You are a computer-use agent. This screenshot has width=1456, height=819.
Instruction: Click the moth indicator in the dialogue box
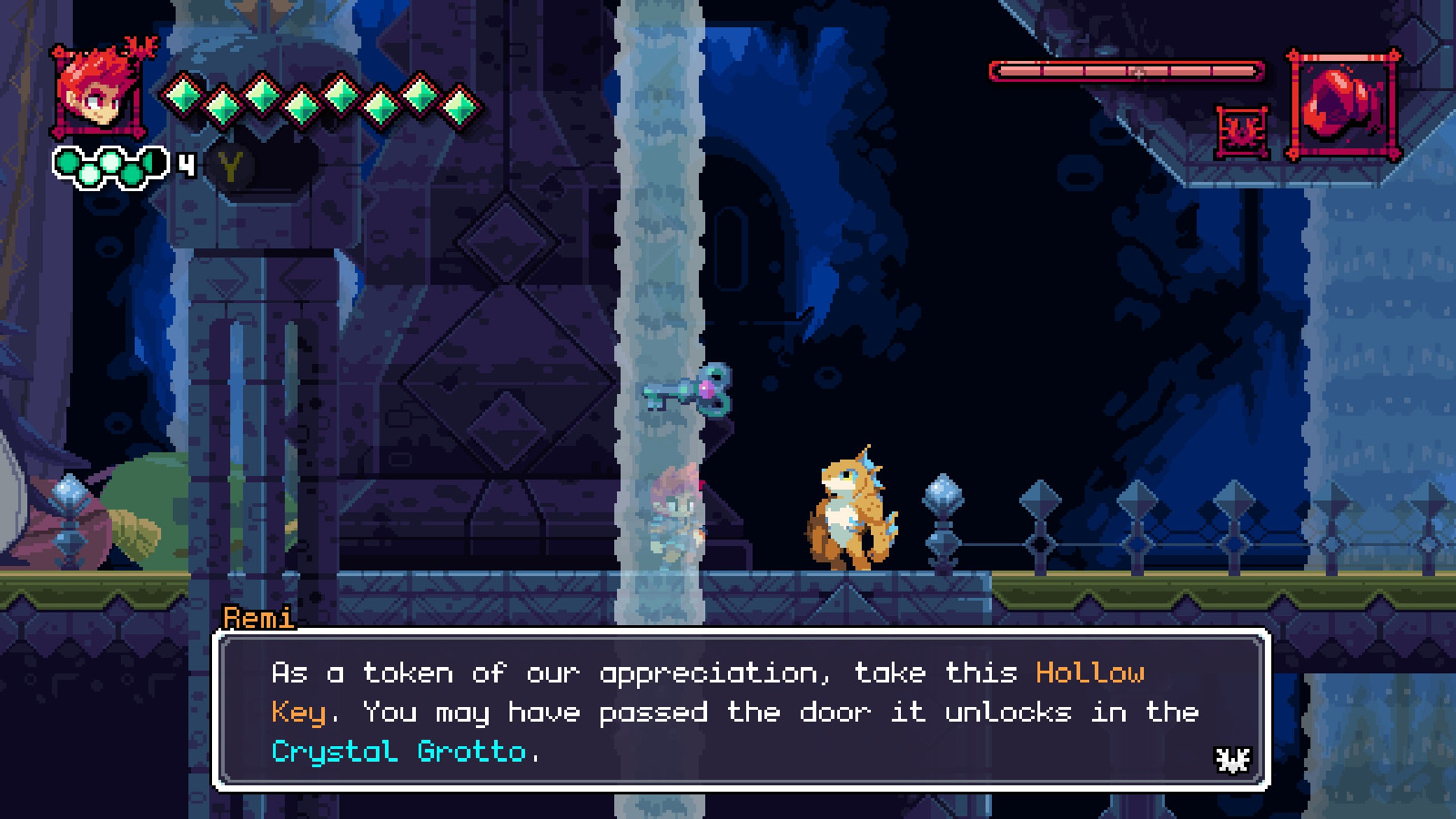point(1232,758)
